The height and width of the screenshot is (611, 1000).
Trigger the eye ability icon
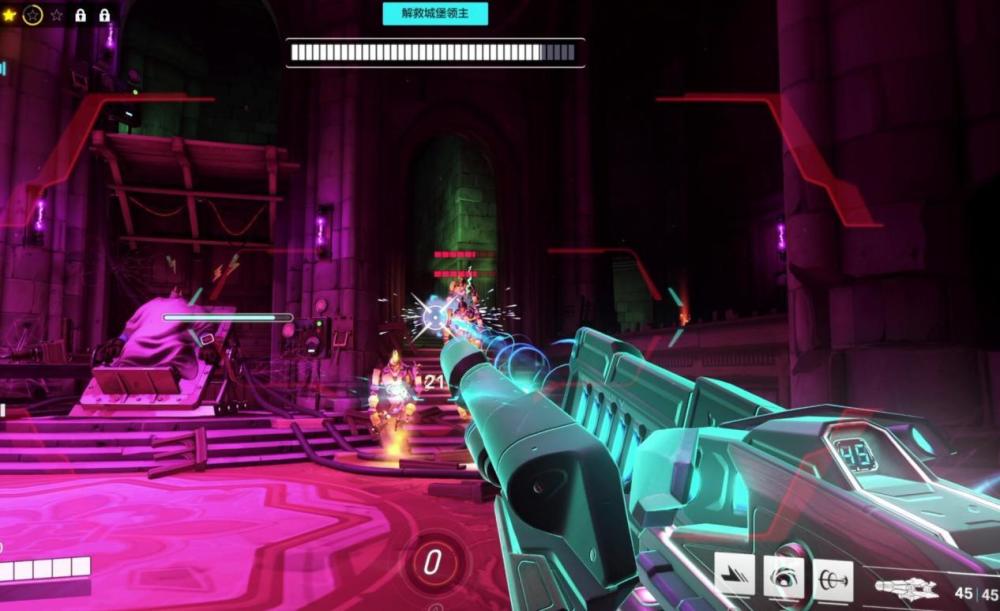[784, 576]
